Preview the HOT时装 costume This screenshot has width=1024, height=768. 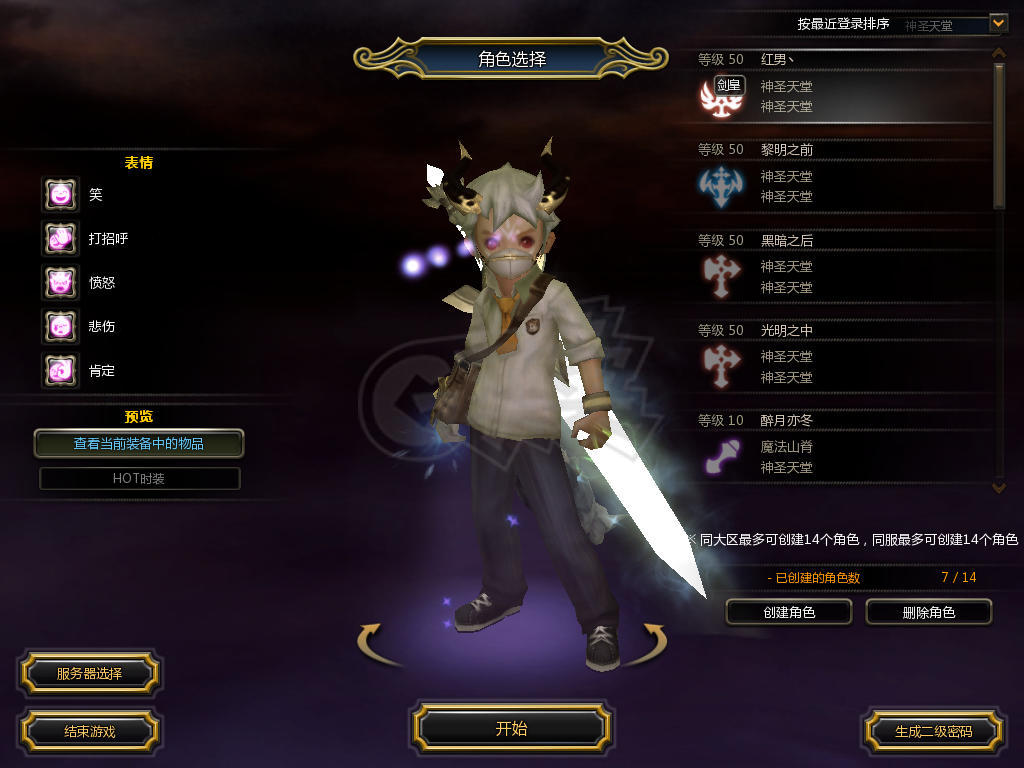[x=139, y=478]
